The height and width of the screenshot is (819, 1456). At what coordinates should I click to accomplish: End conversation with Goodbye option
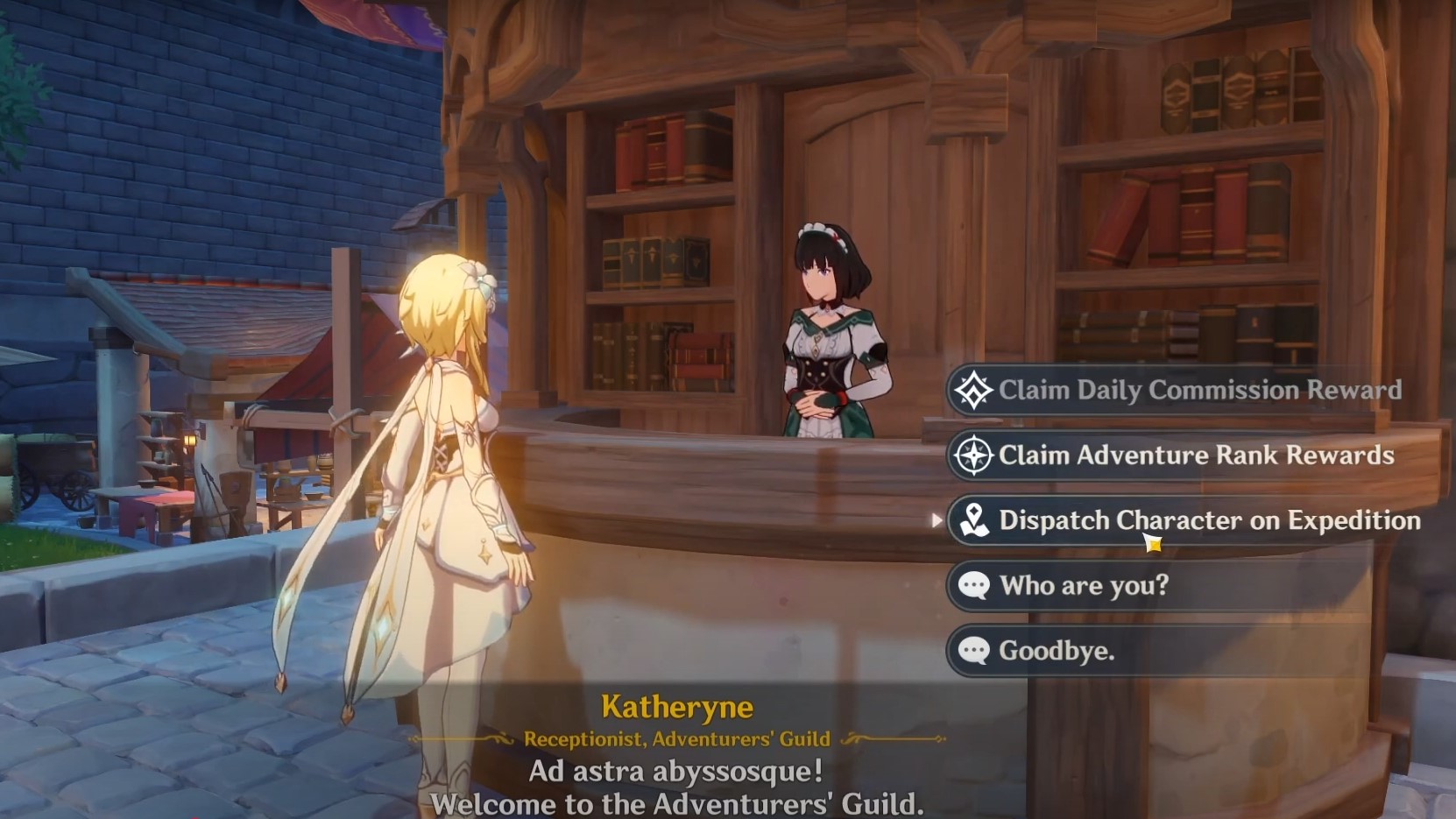coord(1057,651)
